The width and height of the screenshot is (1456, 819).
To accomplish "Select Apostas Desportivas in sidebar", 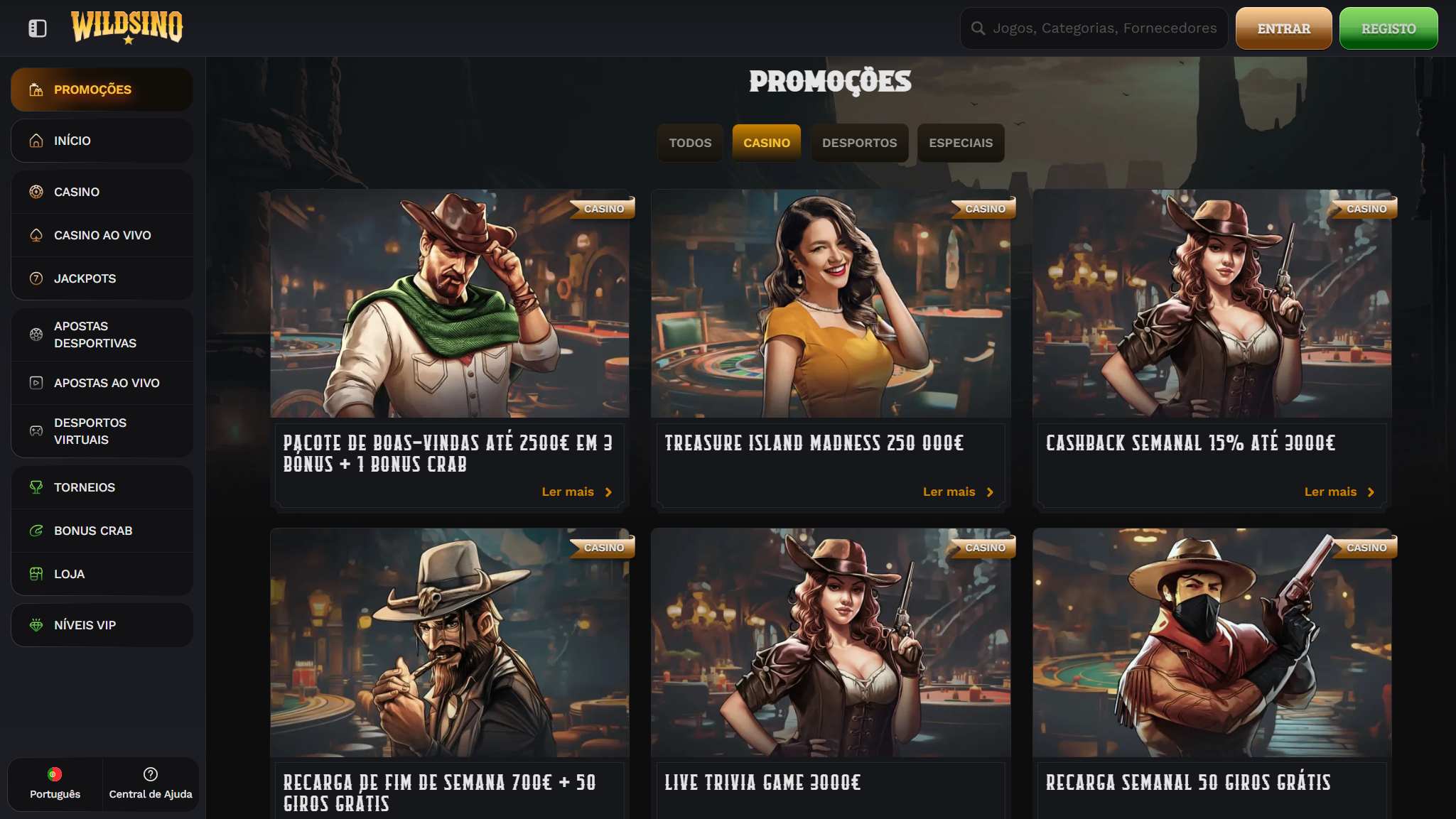I will [x=102, y=335].
